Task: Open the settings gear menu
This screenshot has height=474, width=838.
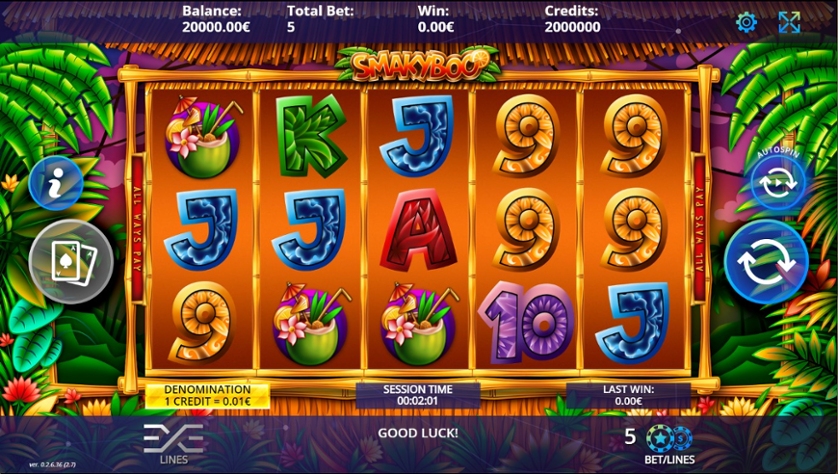Action: [x=746, y=21]
